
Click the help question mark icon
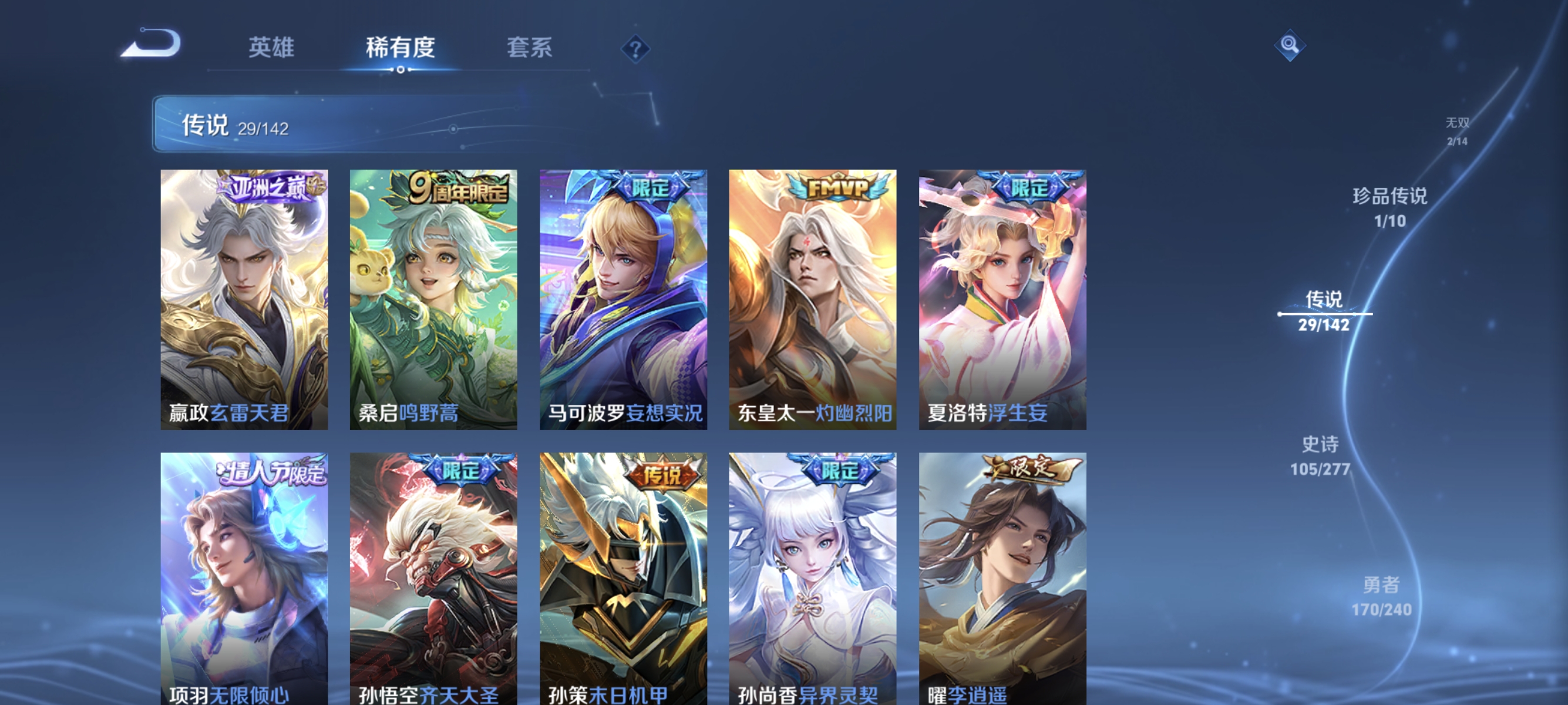637,50
